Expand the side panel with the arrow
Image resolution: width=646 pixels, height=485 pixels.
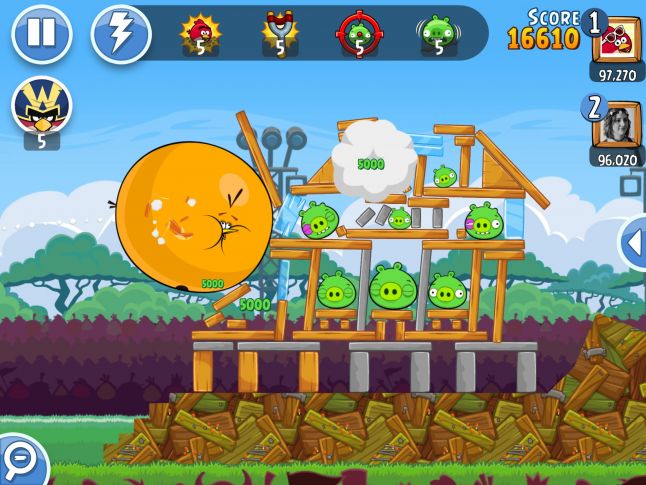[x=633, y=243]
